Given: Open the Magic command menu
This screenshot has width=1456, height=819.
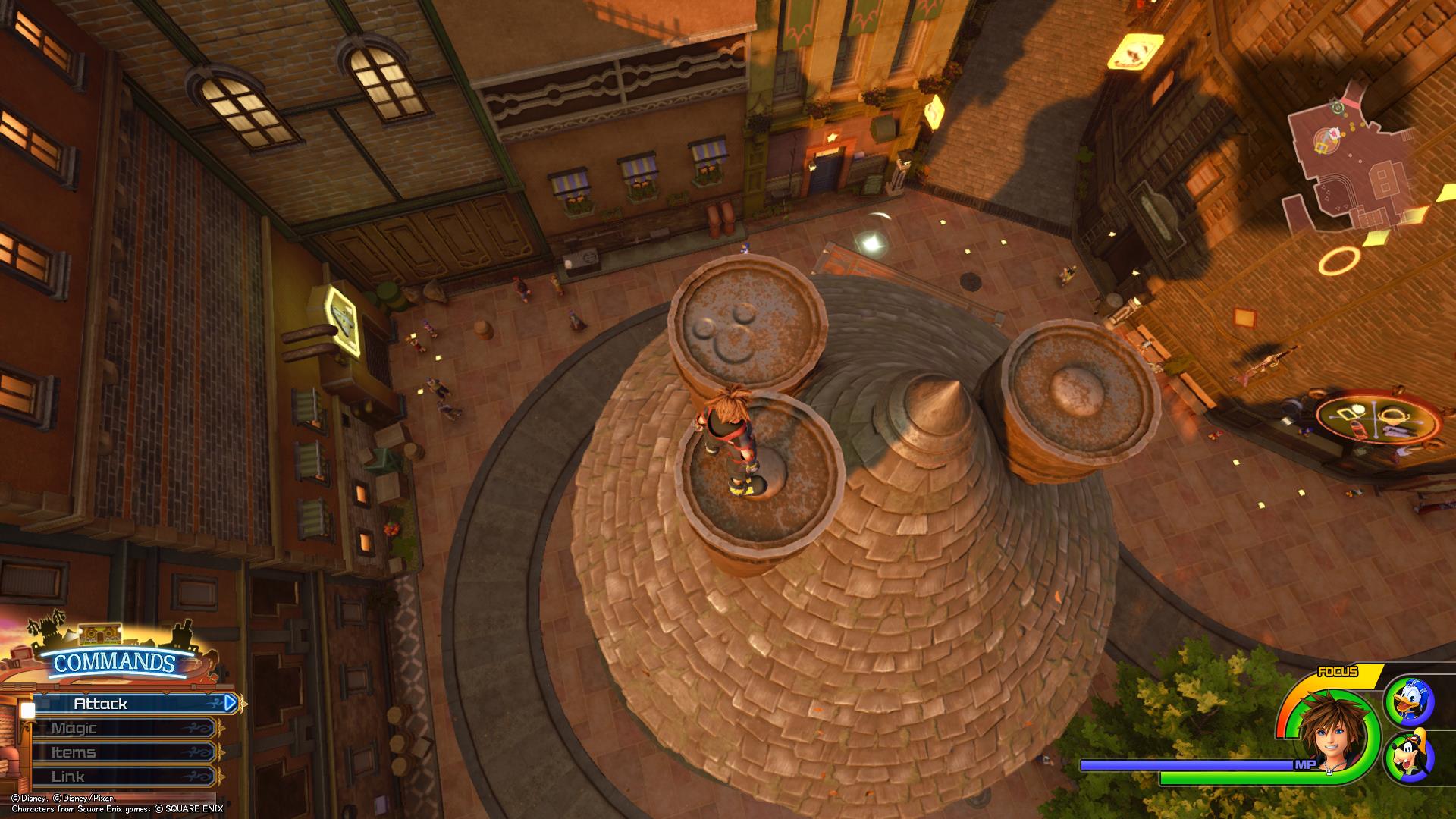Looking at the screenshot, I should 125,728.
